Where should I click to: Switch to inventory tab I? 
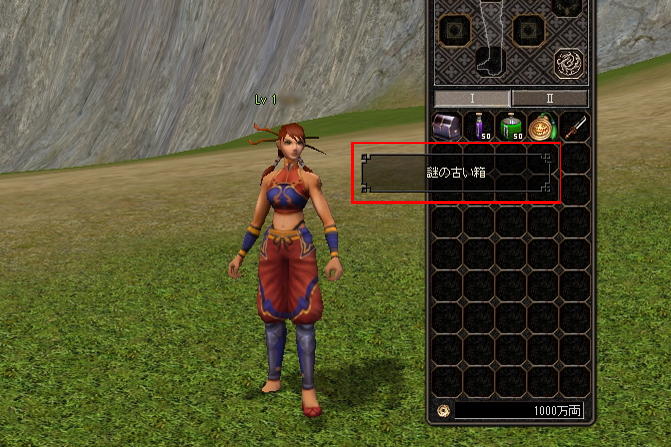click(472, 98)
